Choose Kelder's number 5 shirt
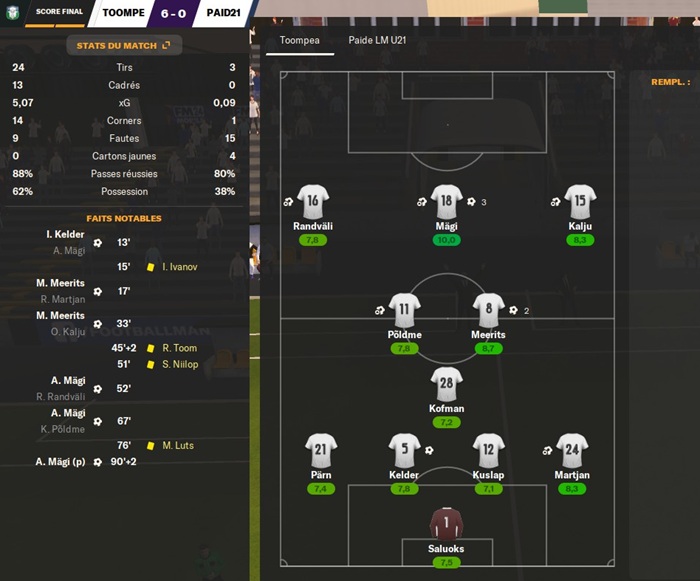700x581 pixels. [404, 450]
